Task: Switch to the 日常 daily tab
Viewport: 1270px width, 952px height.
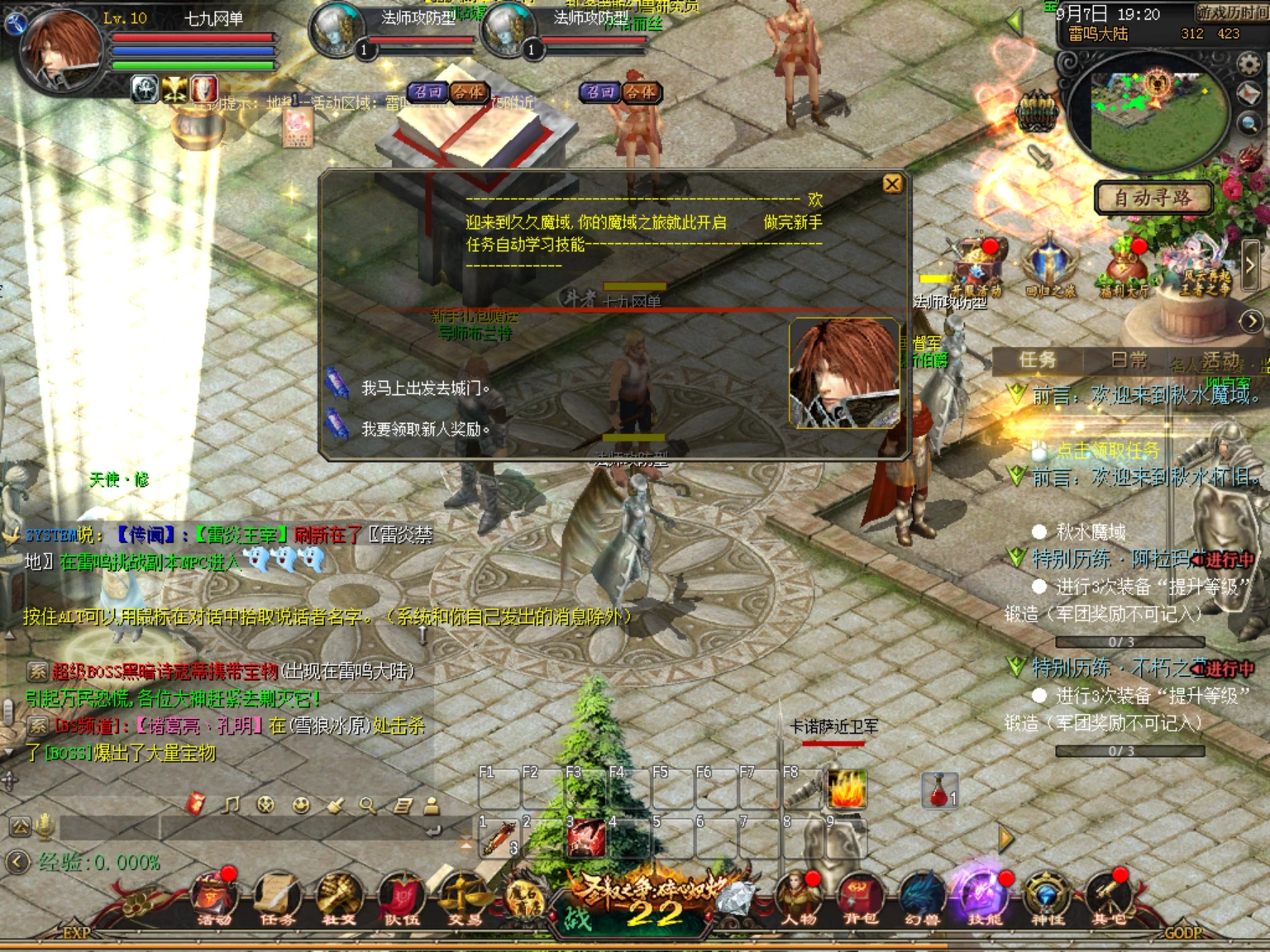Action: pos(1129,359)
